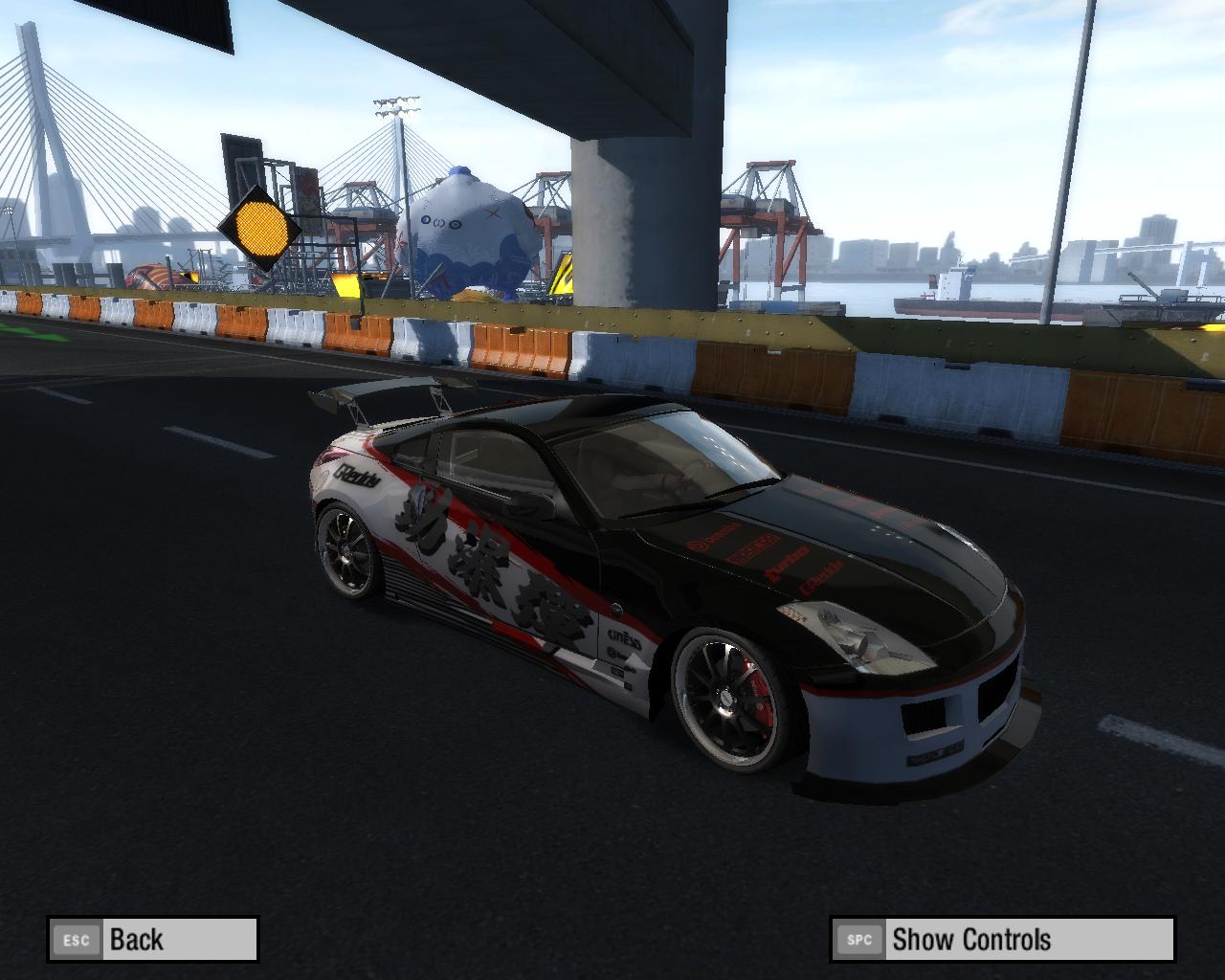The width and height of the screenshot is (1225, 980).
Task: Open the Show Controls panel
Action: 1001,939
